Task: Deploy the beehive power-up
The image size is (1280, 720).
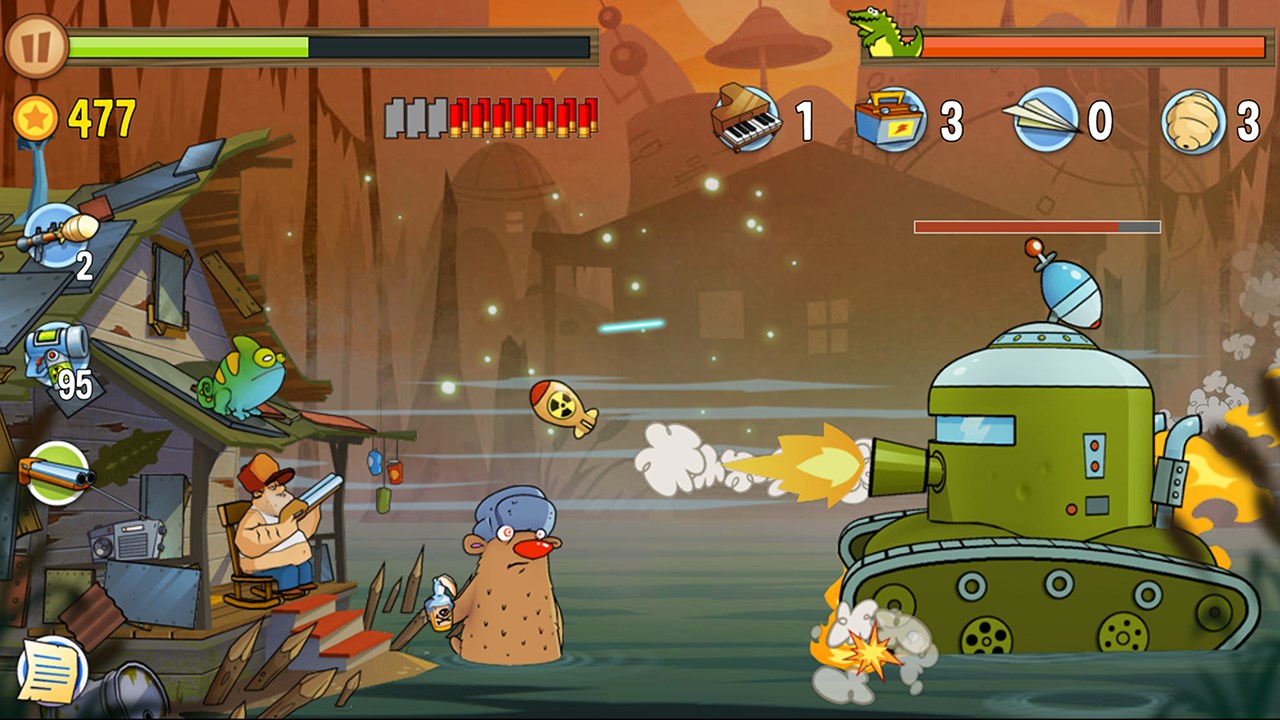Action: click(1194, 121)
